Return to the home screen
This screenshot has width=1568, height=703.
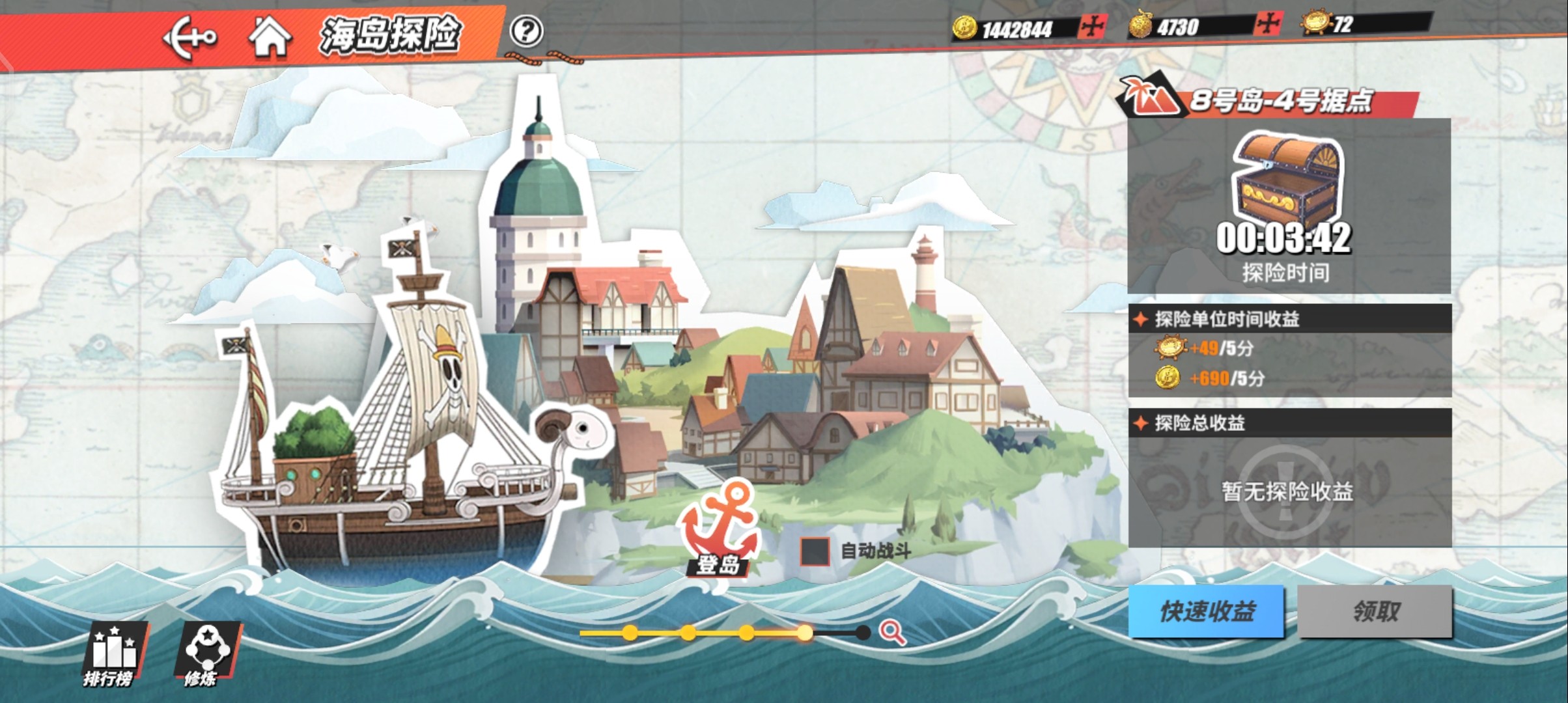[270, 36]
